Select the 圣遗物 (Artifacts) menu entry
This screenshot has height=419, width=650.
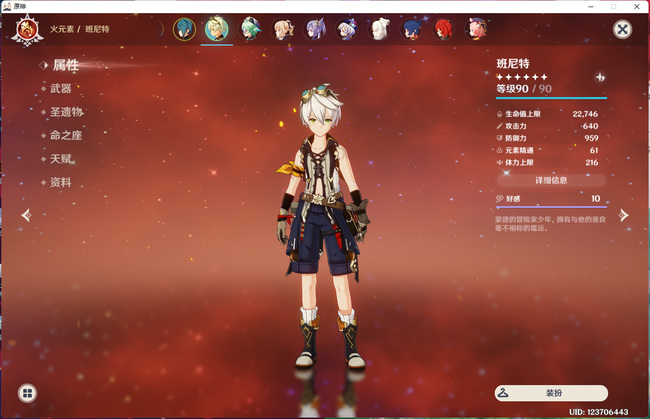click(67, 112)
